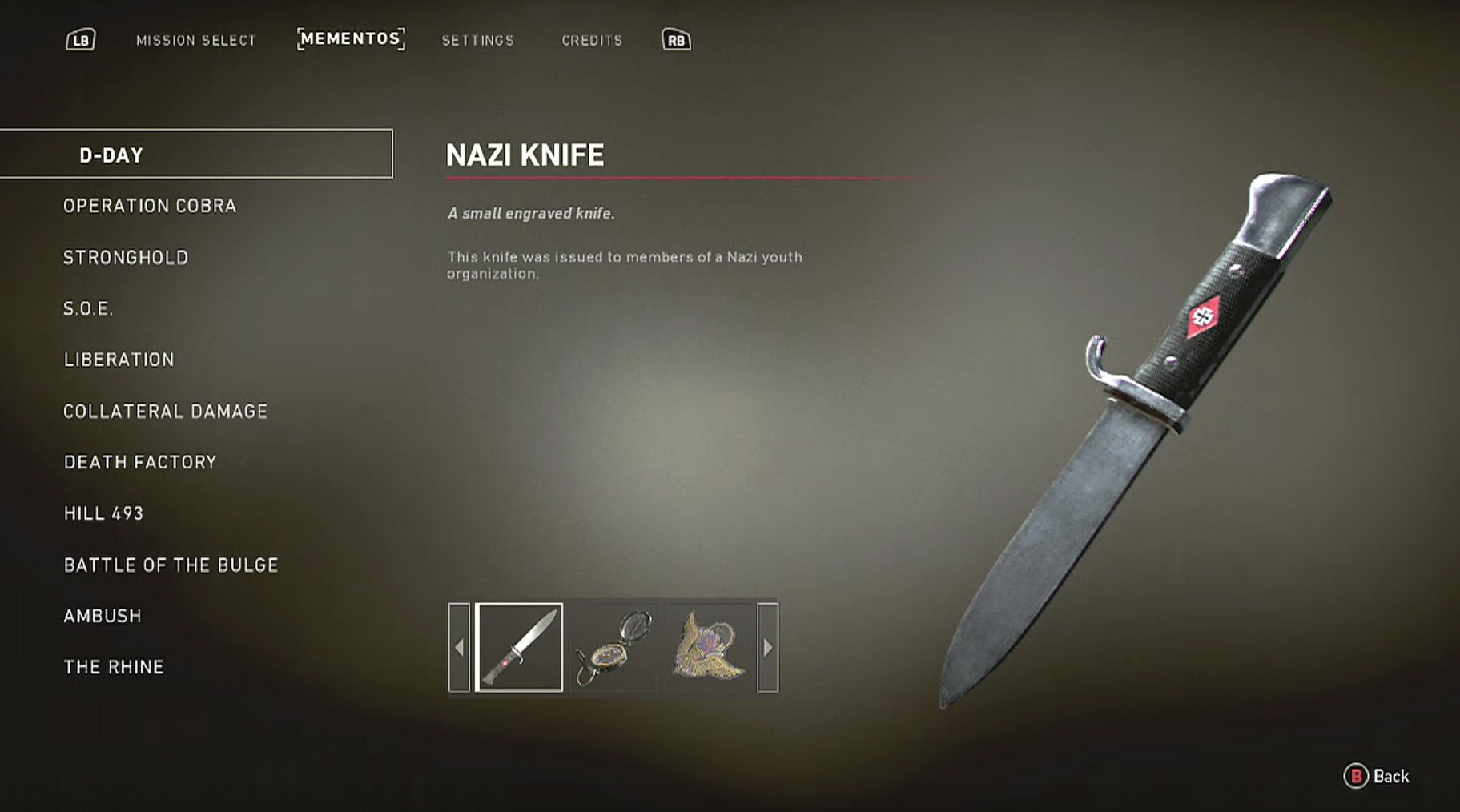Click the right carousel arrow
Image resolution: width=1460 pixels, height=812 pixels.
766,646
